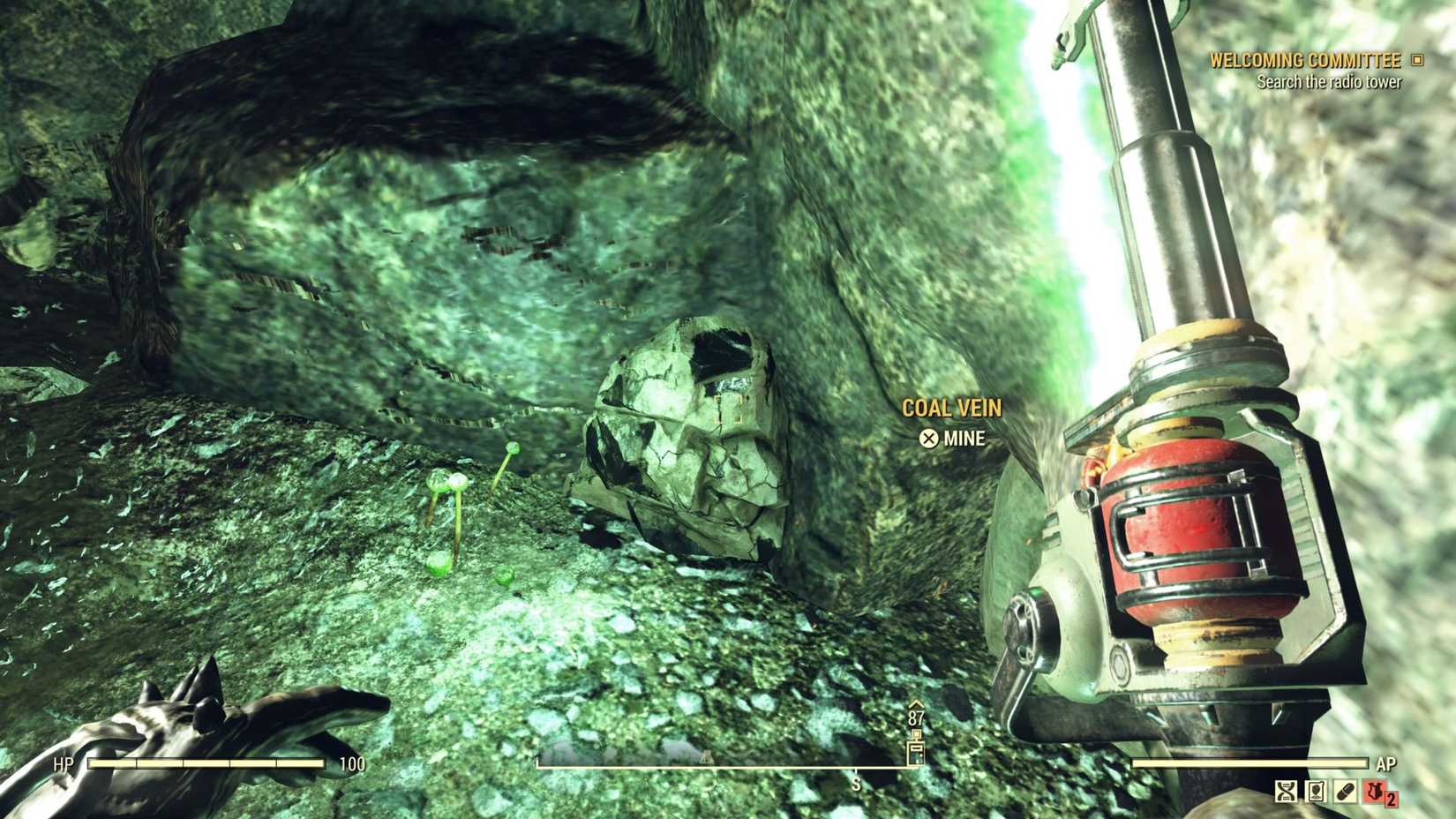Click the water droplet thirst icon

pyautogui.click(x=1314, y=791)
